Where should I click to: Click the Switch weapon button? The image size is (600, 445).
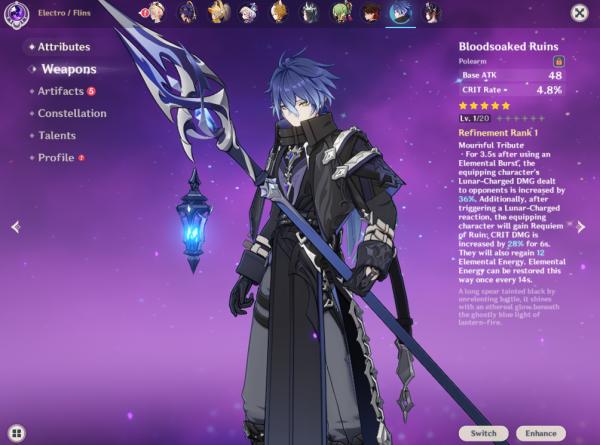484,433
